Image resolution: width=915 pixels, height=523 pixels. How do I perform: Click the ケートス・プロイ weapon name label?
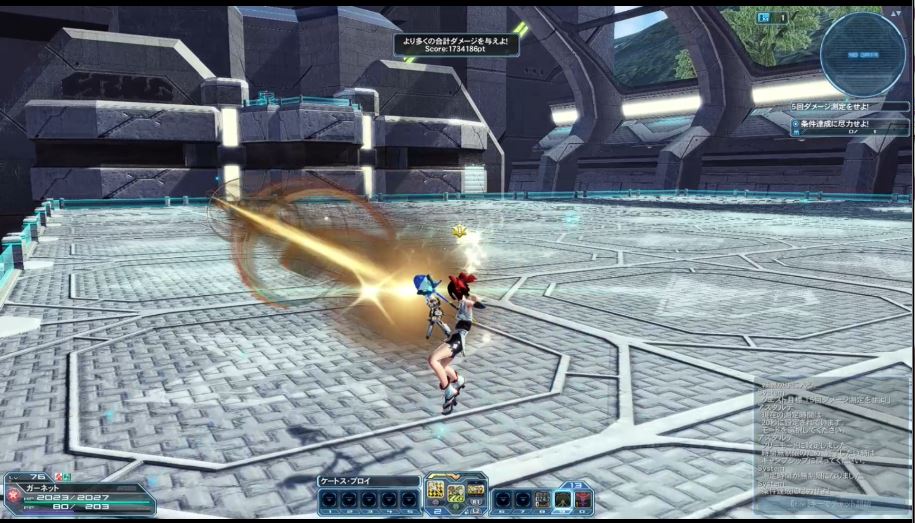(x=367, y=481)
